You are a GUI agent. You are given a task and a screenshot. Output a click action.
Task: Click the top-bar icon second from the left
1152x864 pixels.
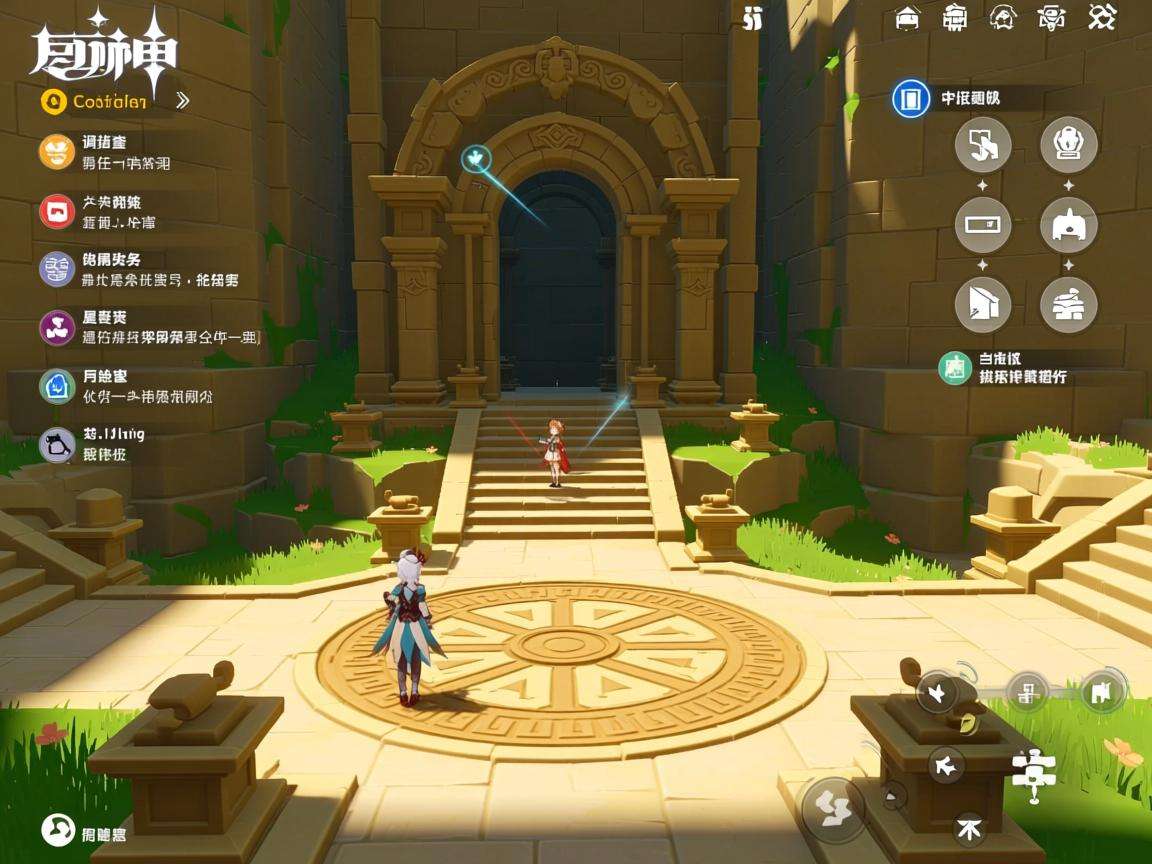955,17
